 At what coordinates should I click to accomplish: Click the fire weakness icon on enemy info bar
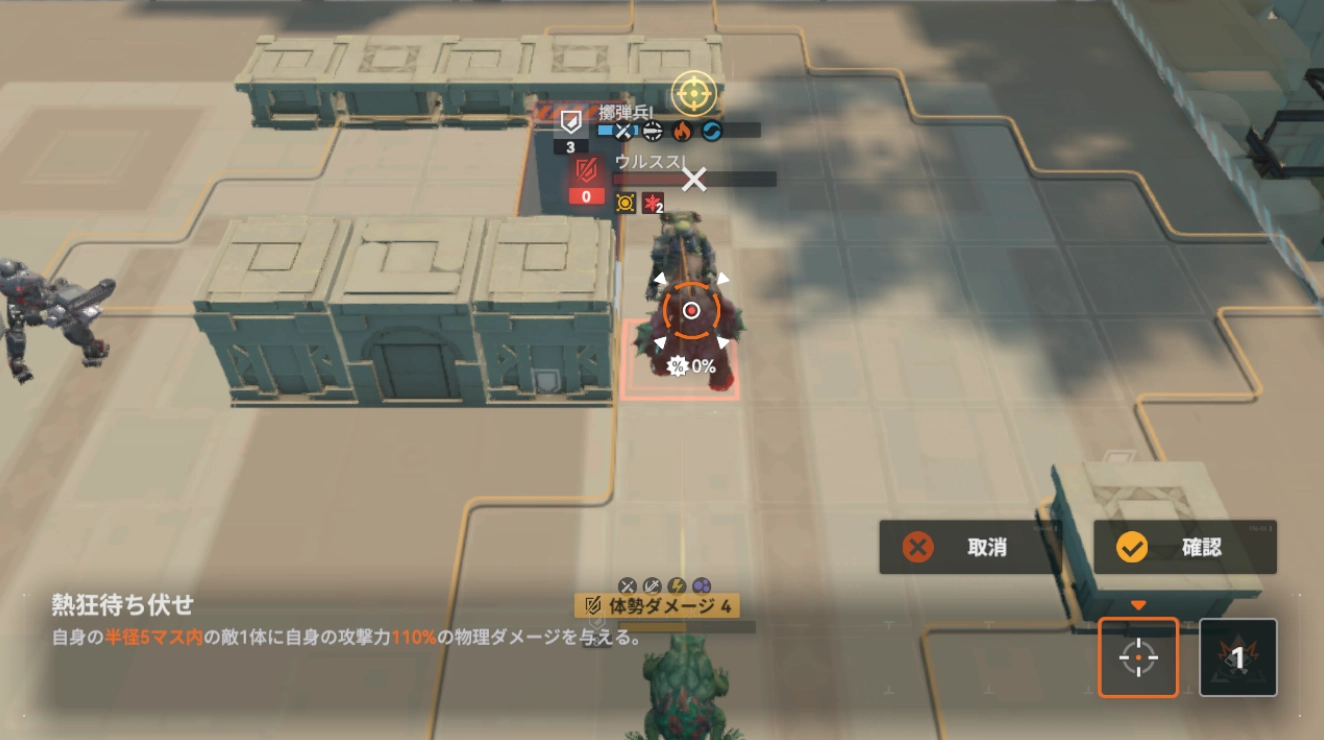pos(682,131)
